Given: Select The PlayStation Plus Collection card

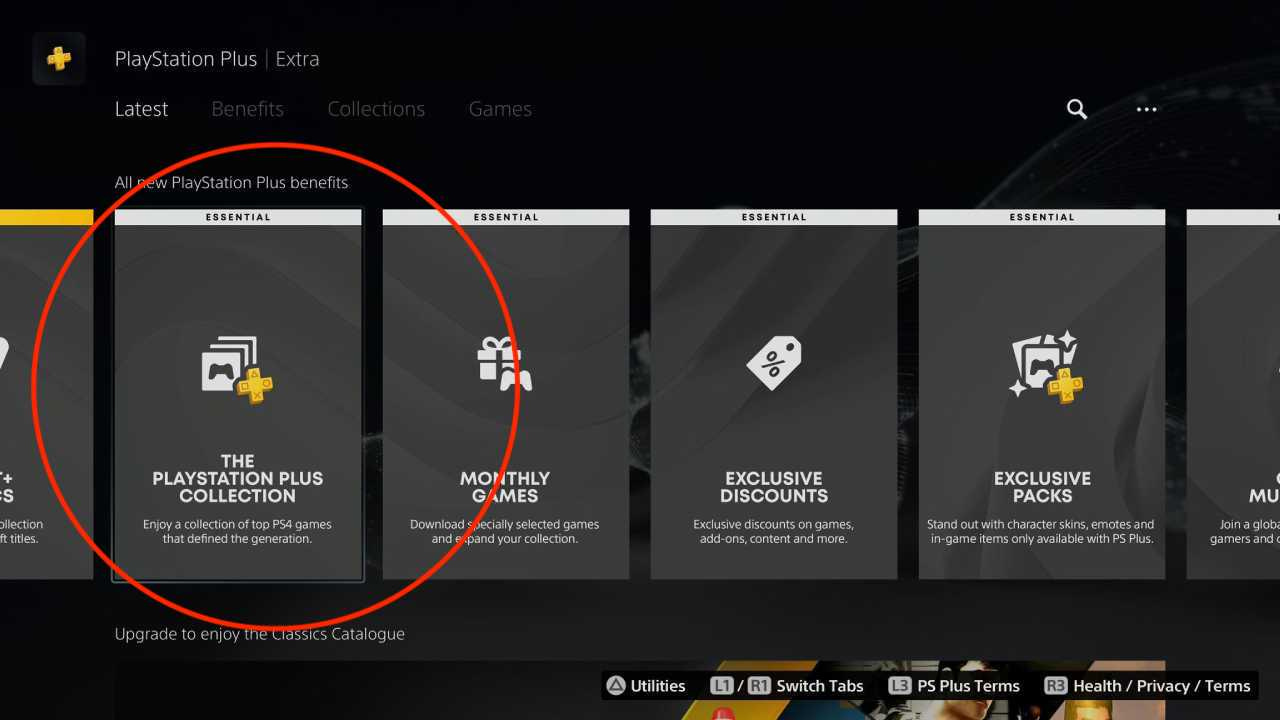Looking at the screenshot, I should (237, 394).
